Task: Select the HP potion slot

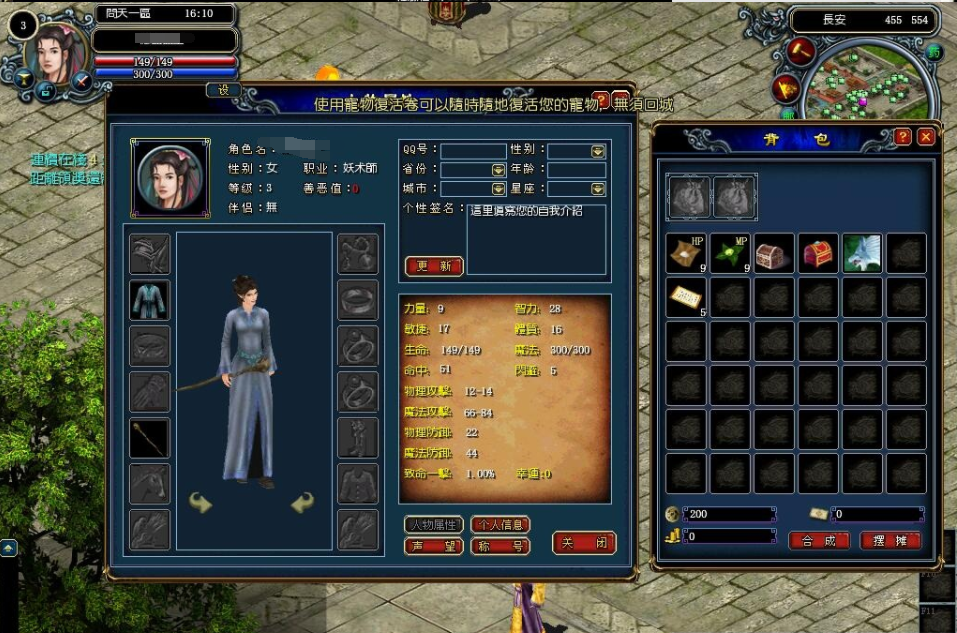Action: (x=686, y=254)
